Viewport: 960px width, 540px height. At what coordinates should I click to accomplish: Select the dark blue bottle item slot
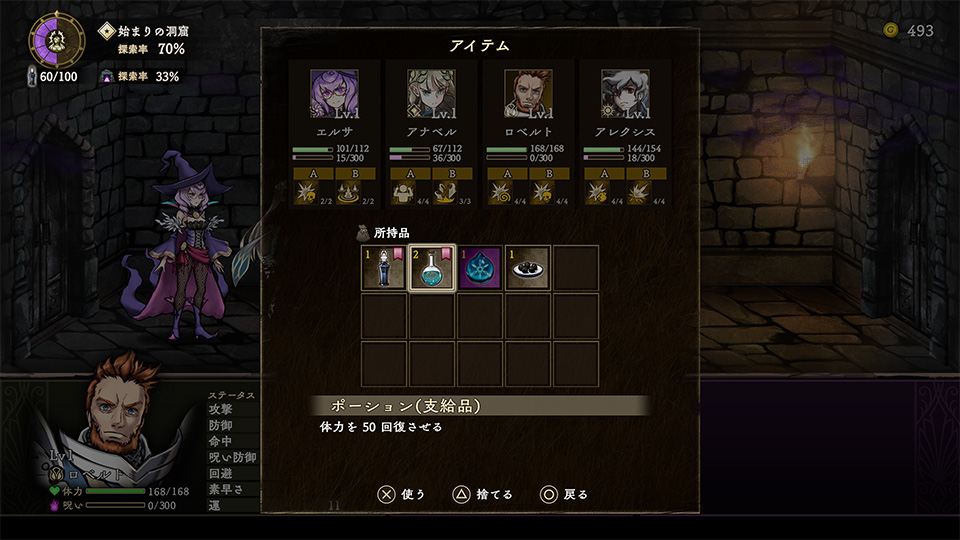click(383, 268)
